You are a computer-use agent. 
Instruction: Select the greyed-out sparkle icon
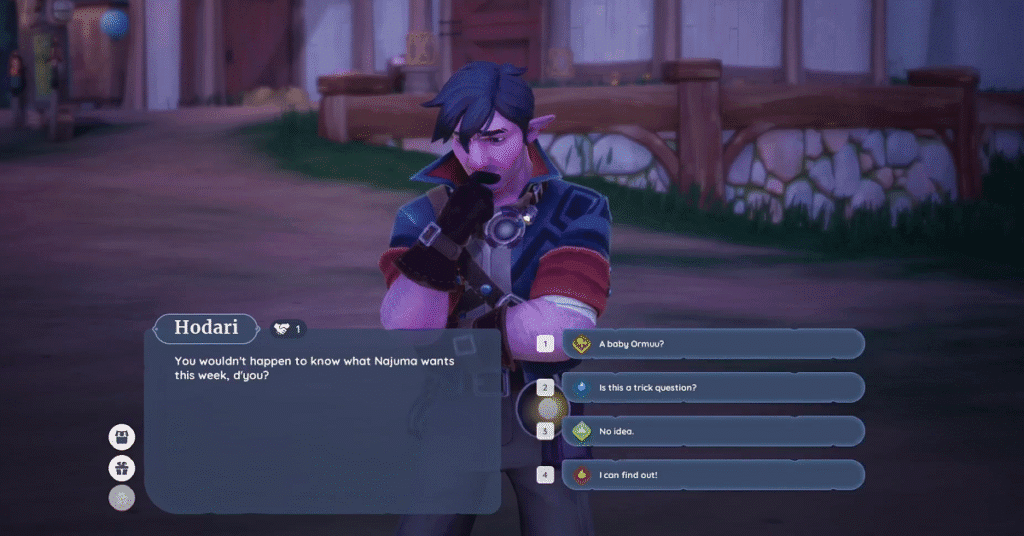point(122,498)
